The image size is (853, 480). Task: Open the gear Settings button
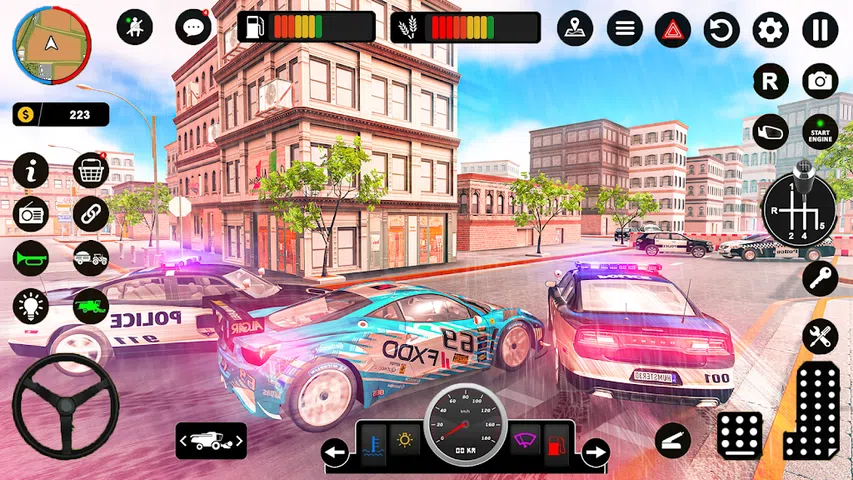point(770,30)
